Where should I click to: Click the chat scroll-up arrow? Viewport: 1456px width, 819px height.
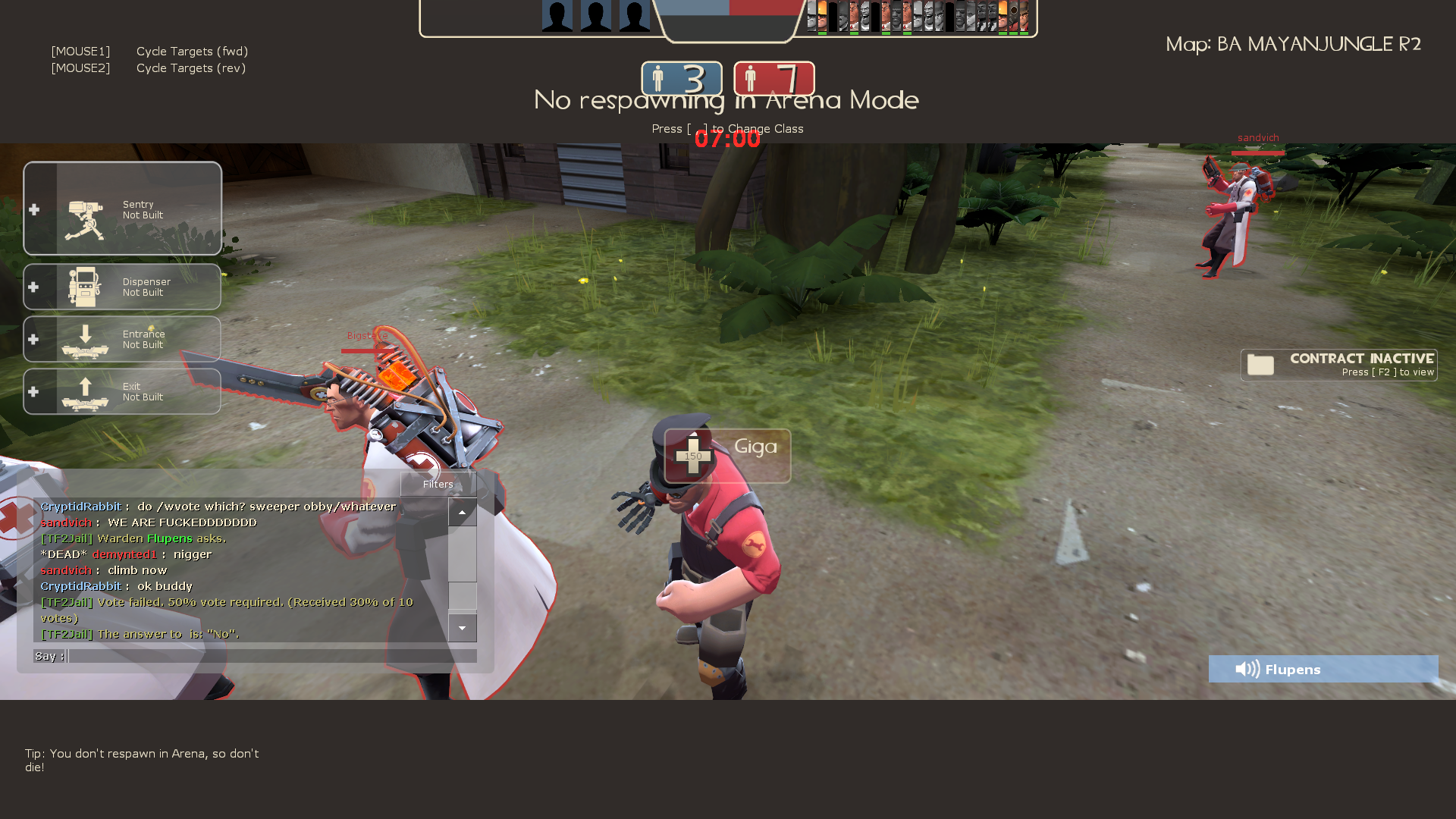(463, 512)
